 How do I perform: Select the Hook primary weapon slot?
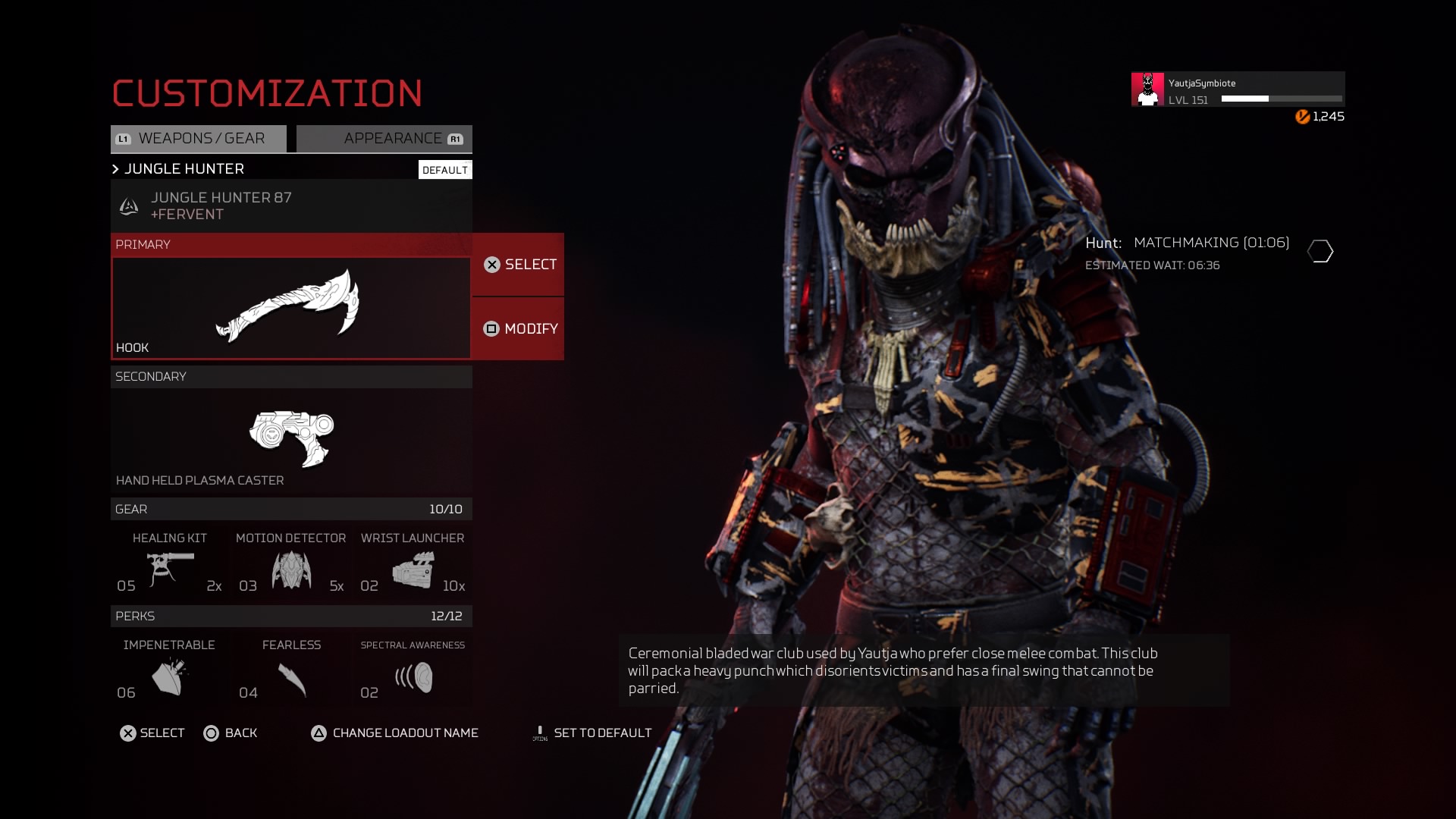coord(291,307)
